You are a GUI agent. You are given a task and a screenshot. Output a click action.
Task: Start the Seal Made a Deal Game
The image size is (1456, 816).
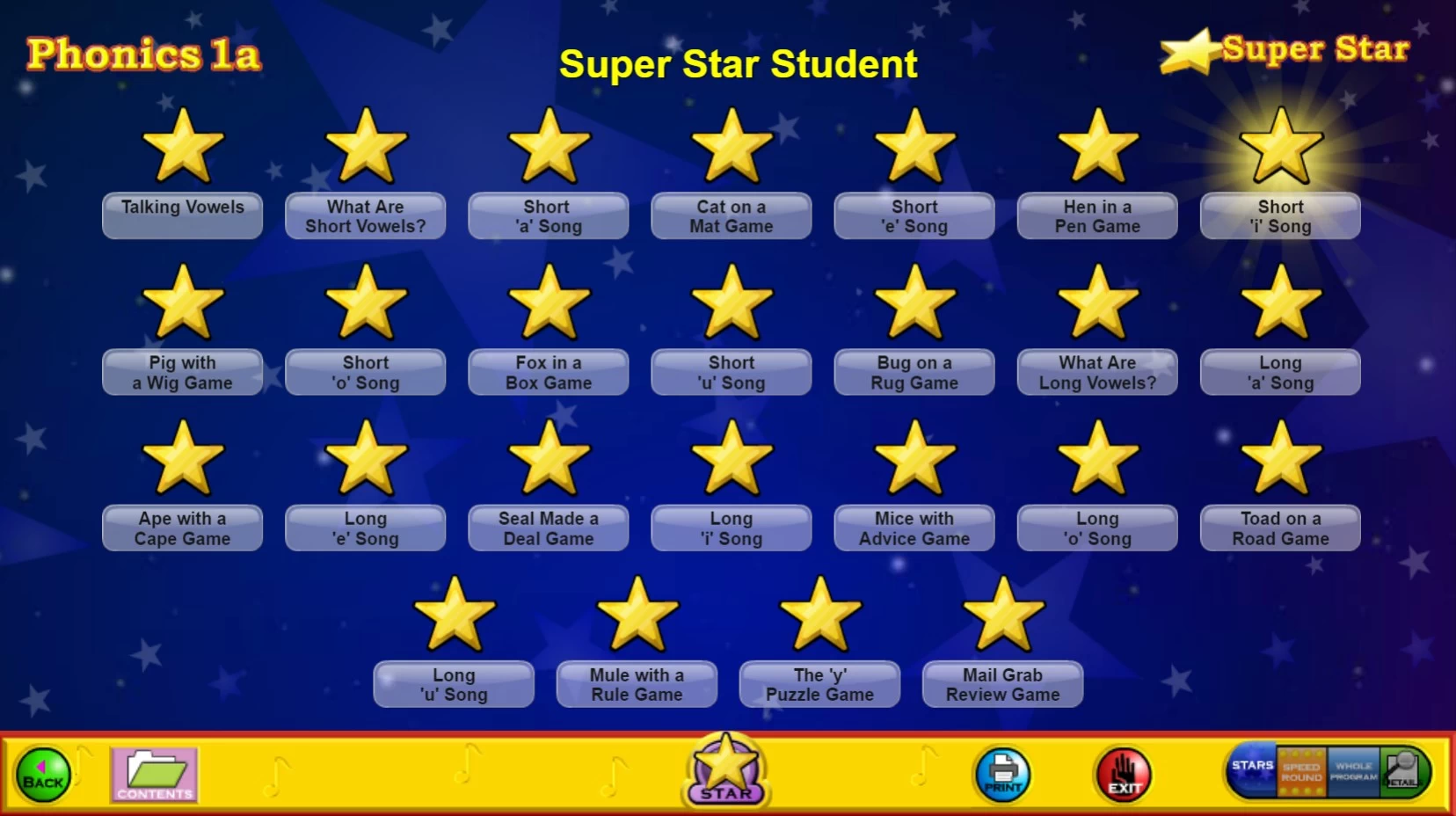click(x=549, y=528)
